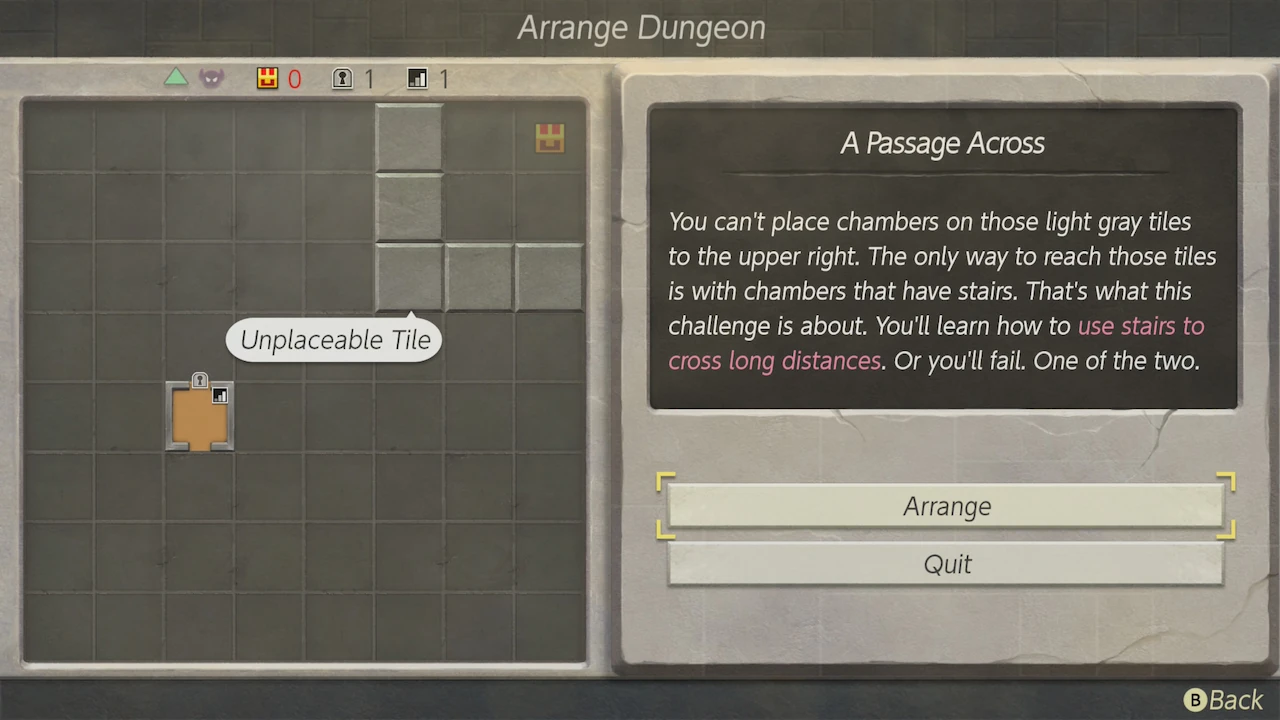The image size is (1280, 720).
Task: Click the treasure chest on the map
Action: 549,138
